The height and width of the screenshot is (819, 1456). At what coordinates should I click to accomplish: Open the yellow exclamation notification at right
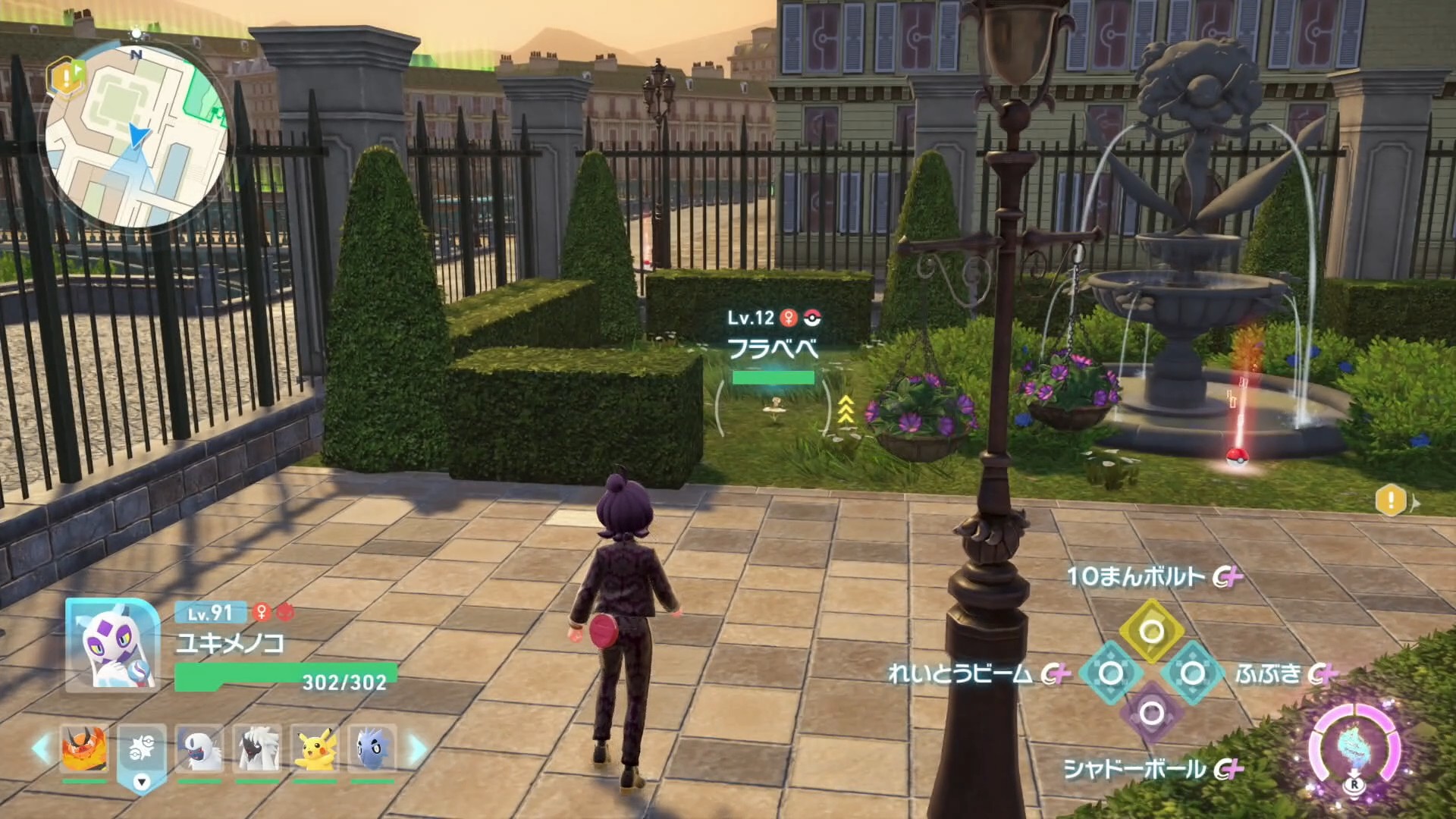1391,501
